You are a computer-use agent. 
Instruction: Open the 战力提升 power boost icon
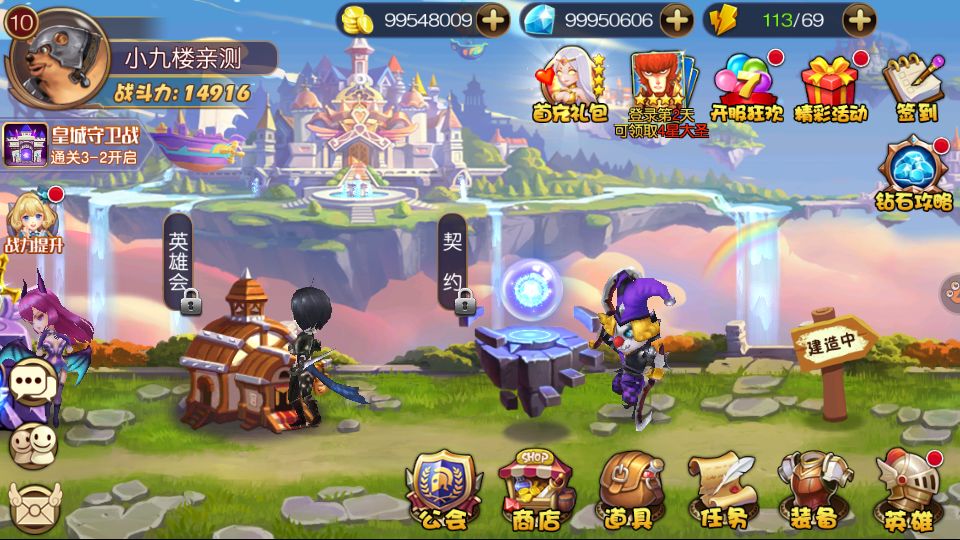[32, 222]
